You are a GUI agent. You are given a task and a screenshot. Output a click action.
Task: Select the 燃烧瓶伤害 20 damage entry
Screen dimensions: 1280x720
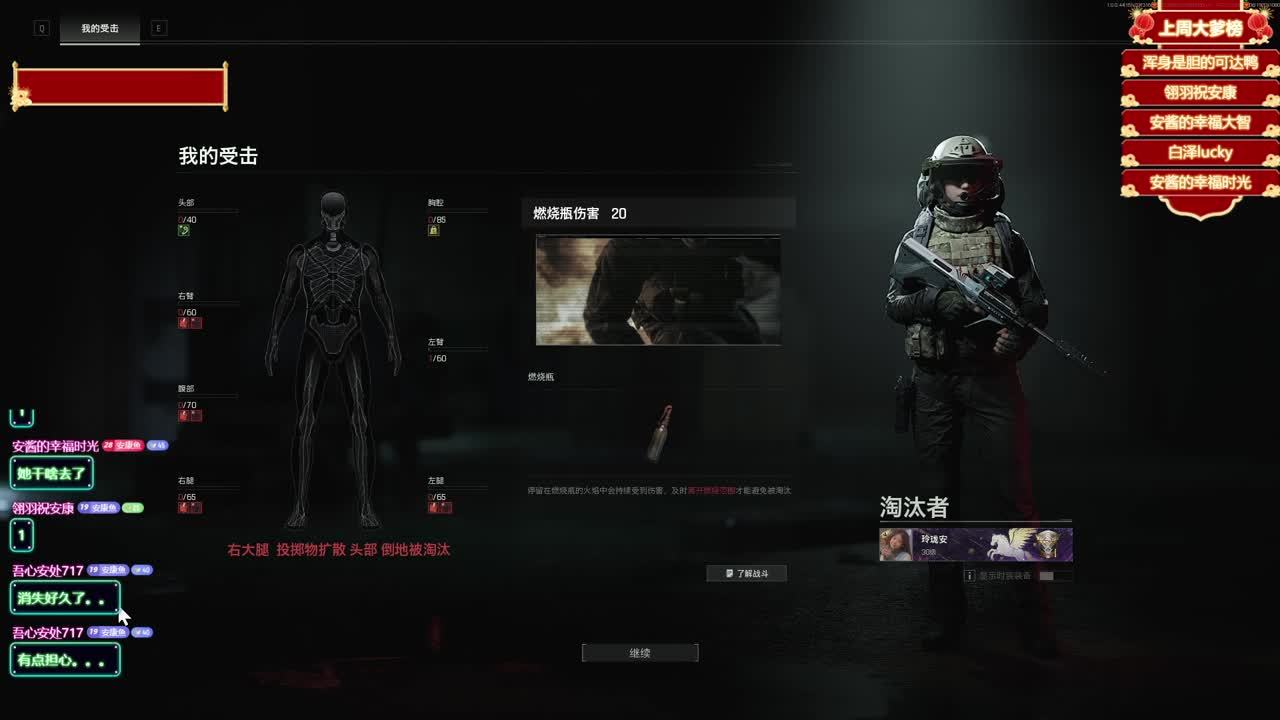(658, 213)
